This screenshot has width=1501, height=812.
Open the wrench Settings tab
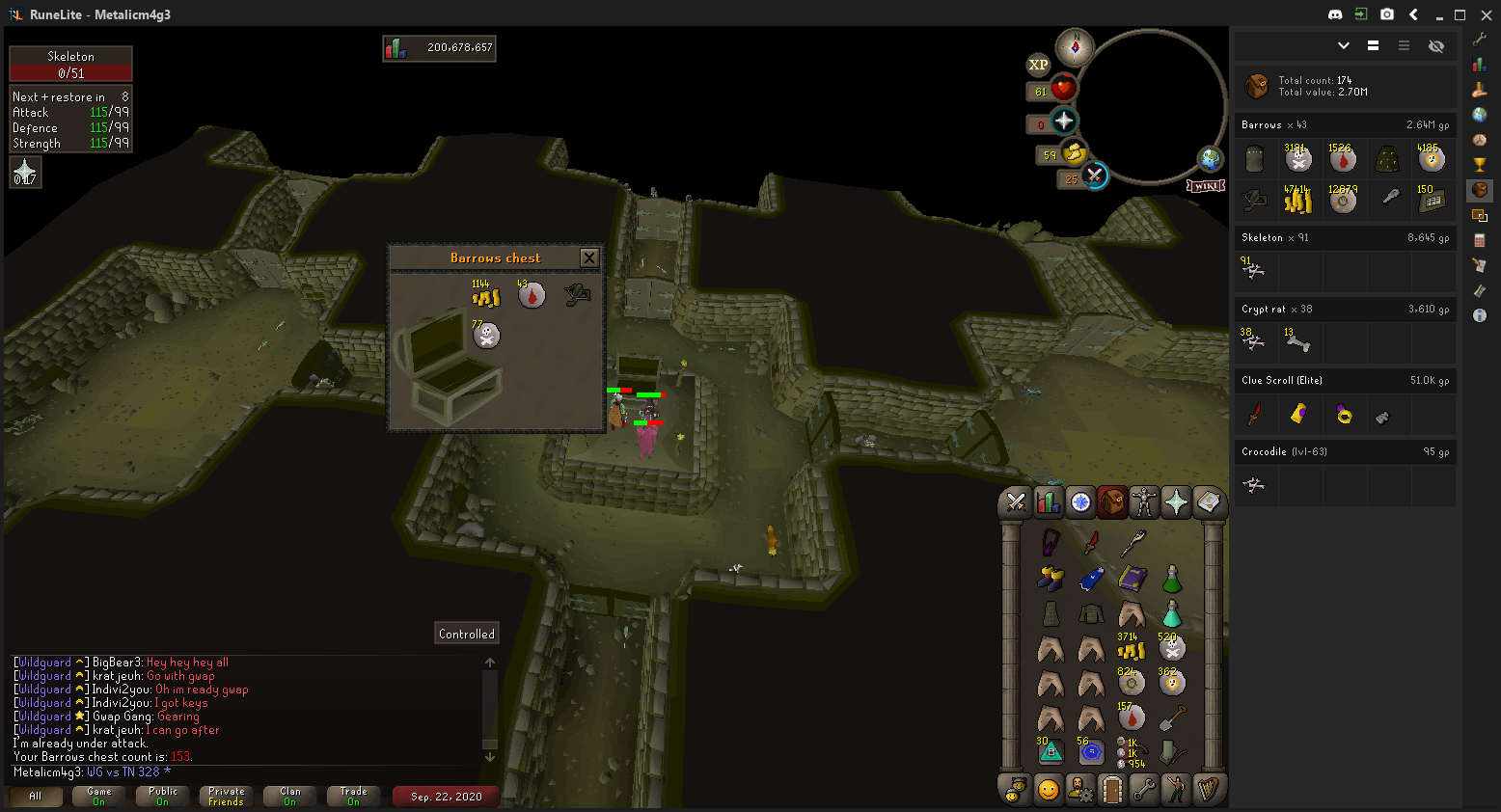click(x=1144, y=790)
